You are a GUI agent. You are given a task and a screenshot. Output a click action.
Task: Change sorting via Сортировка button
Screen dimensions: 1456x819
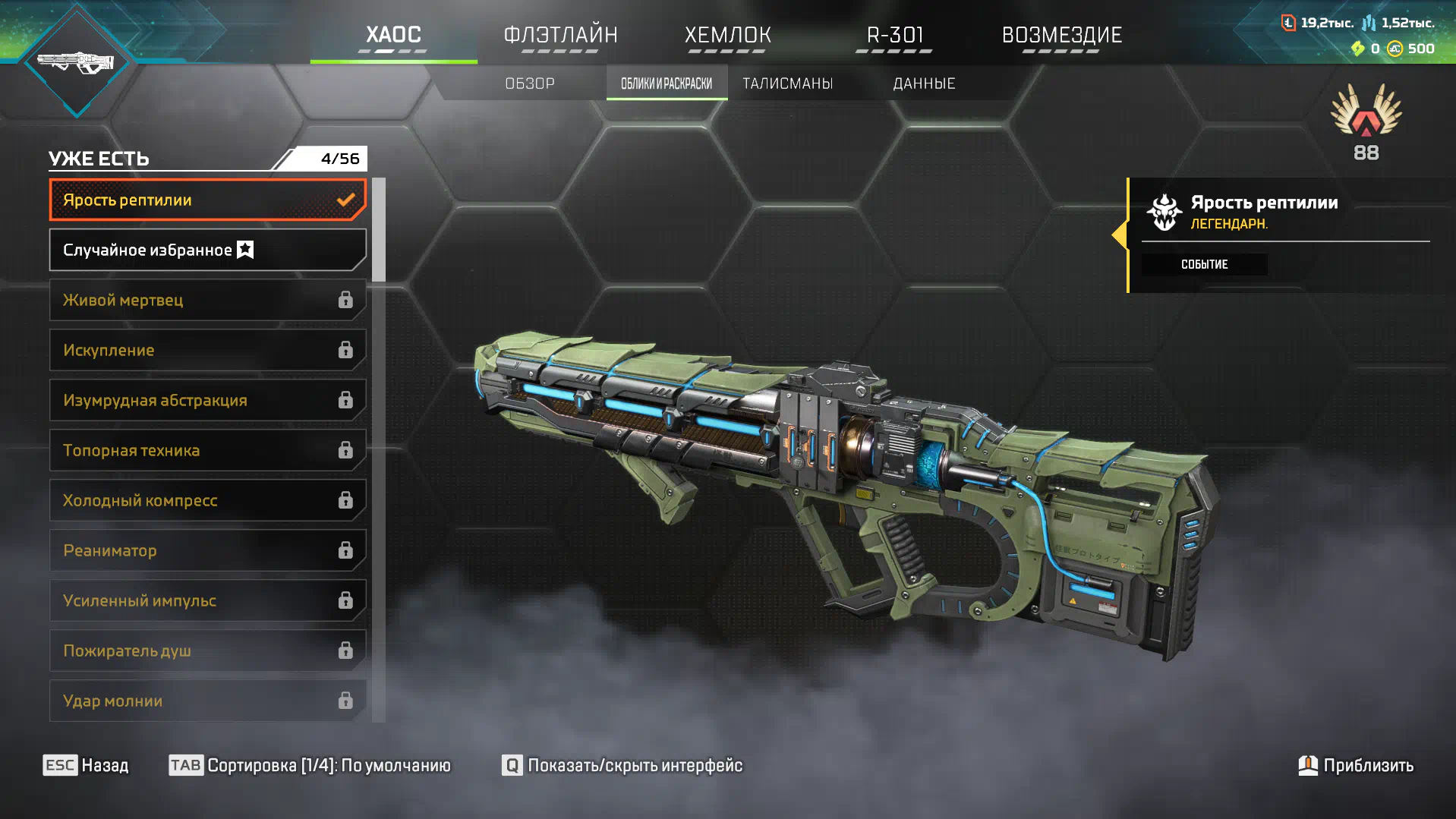point(310,765)
